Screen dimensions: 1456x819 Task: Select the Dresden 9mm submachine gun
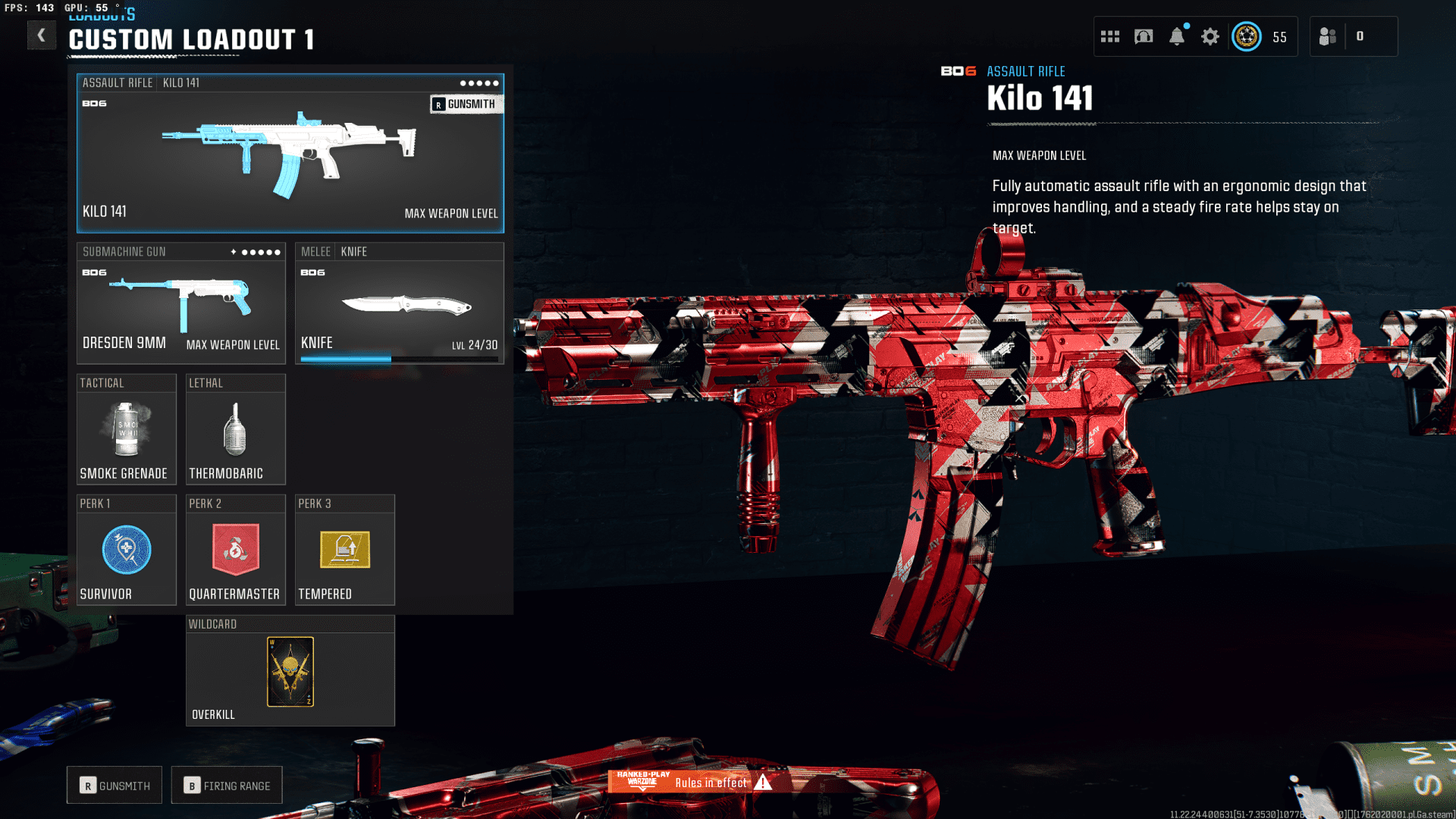pos(180,303)
